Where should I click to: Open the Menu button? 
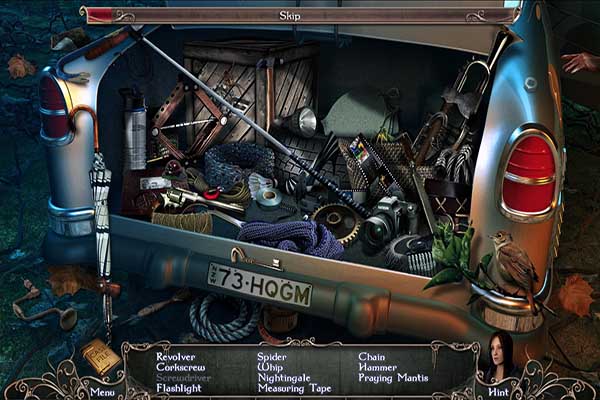[101, 391]
